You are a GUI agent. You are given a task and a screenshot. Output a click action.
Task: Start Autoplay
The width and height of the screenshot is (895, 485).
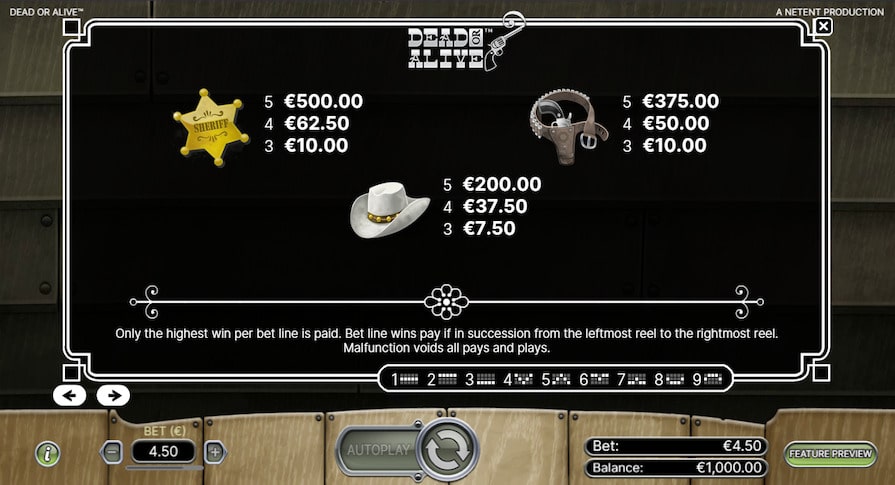coord(379,450)
